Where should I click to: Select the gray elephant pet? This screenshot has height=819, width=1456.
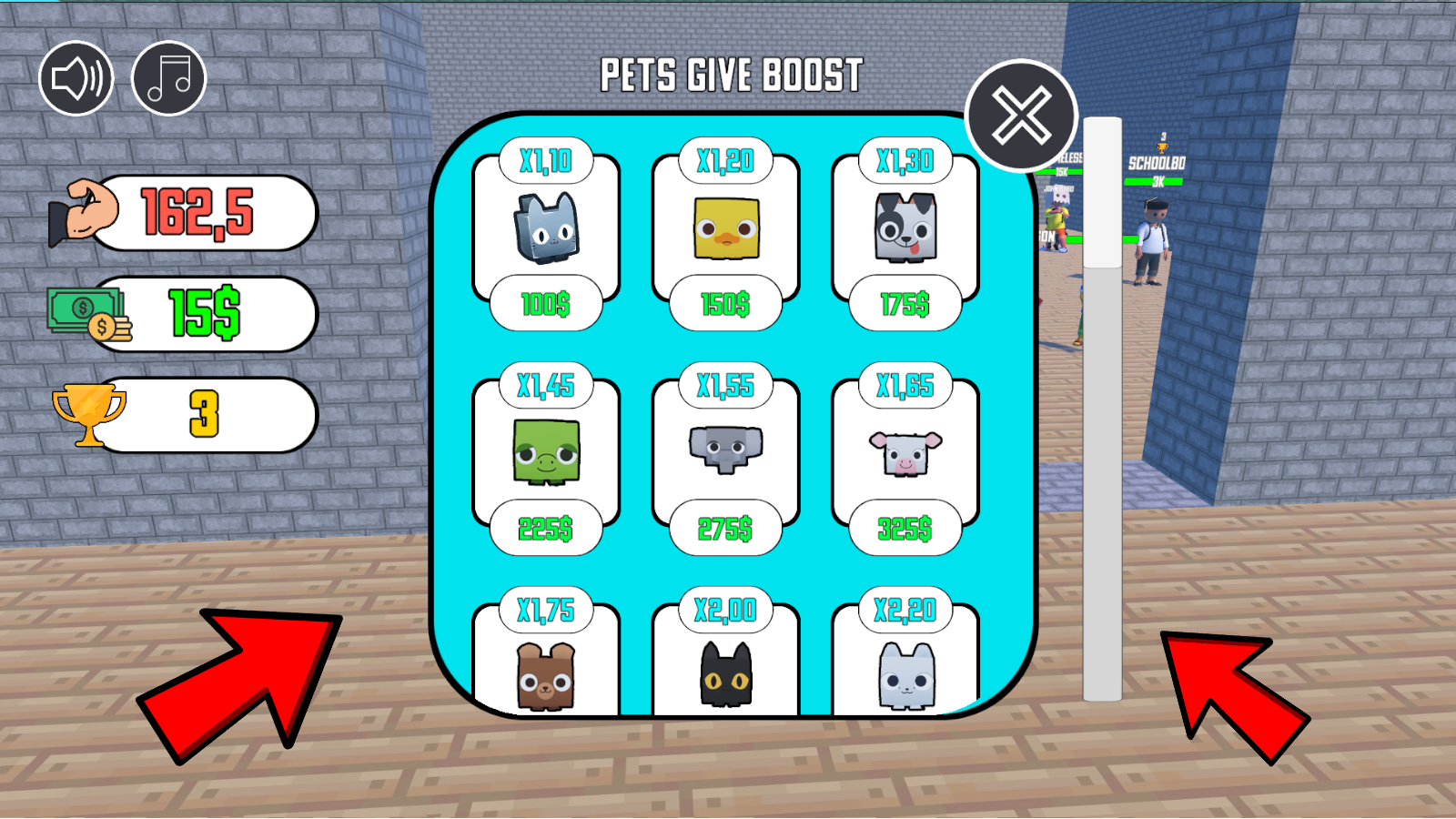(x=725, y=450)
